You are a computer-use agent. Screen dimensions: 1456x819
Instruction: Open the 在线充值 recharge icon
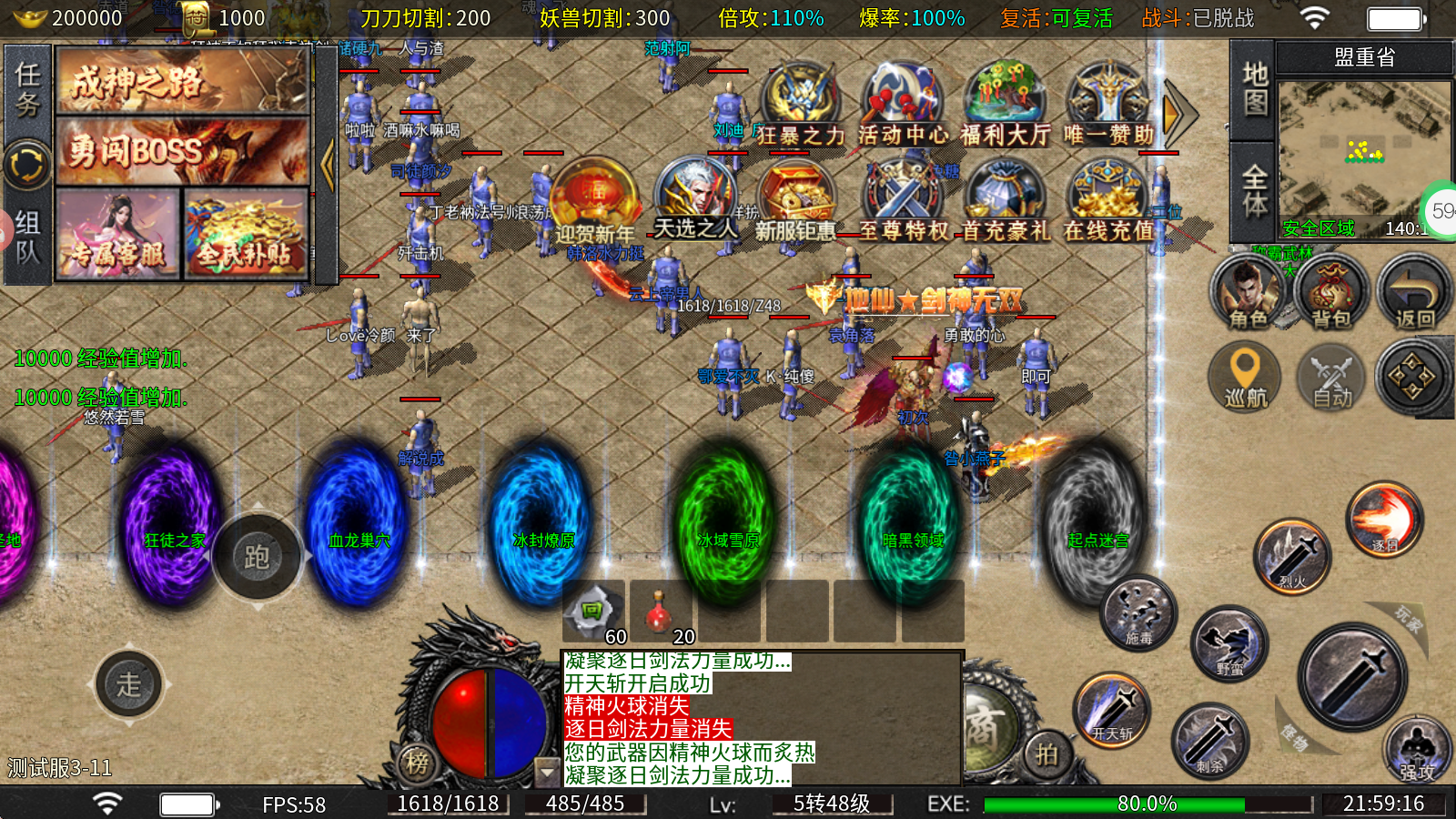(1108, 202)
